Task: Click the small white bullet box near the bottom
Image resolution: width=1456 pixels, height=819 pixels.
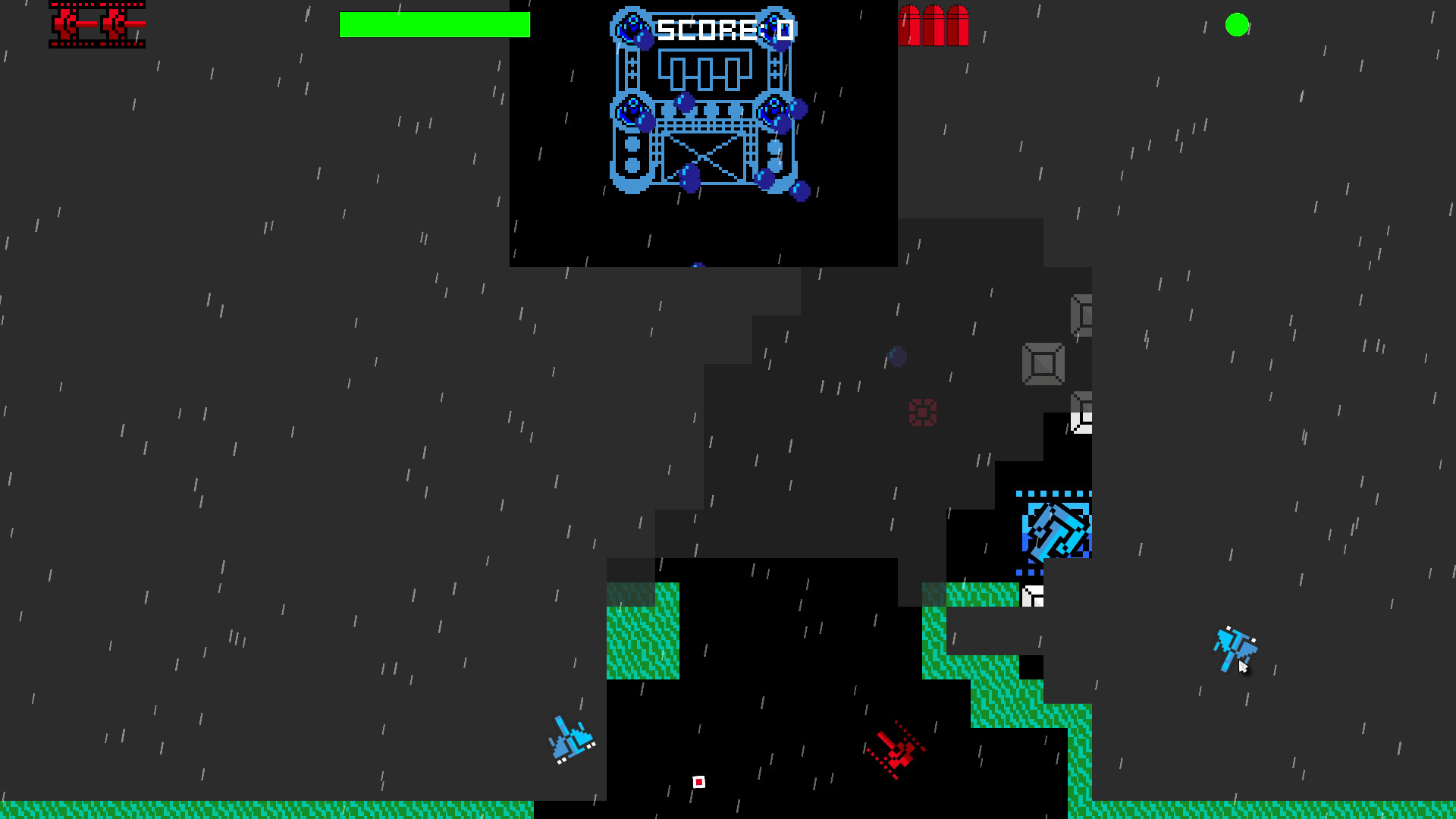Action: (698, 780)
